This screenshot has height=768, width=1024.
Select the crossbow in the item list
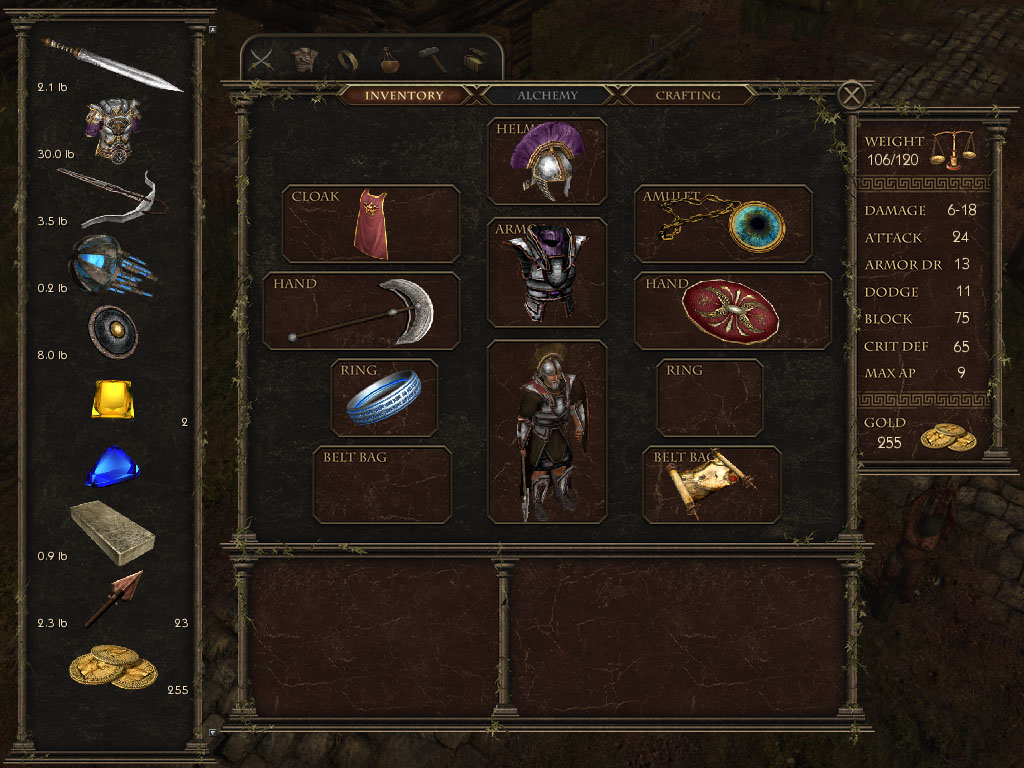click(x=108, y=197)
